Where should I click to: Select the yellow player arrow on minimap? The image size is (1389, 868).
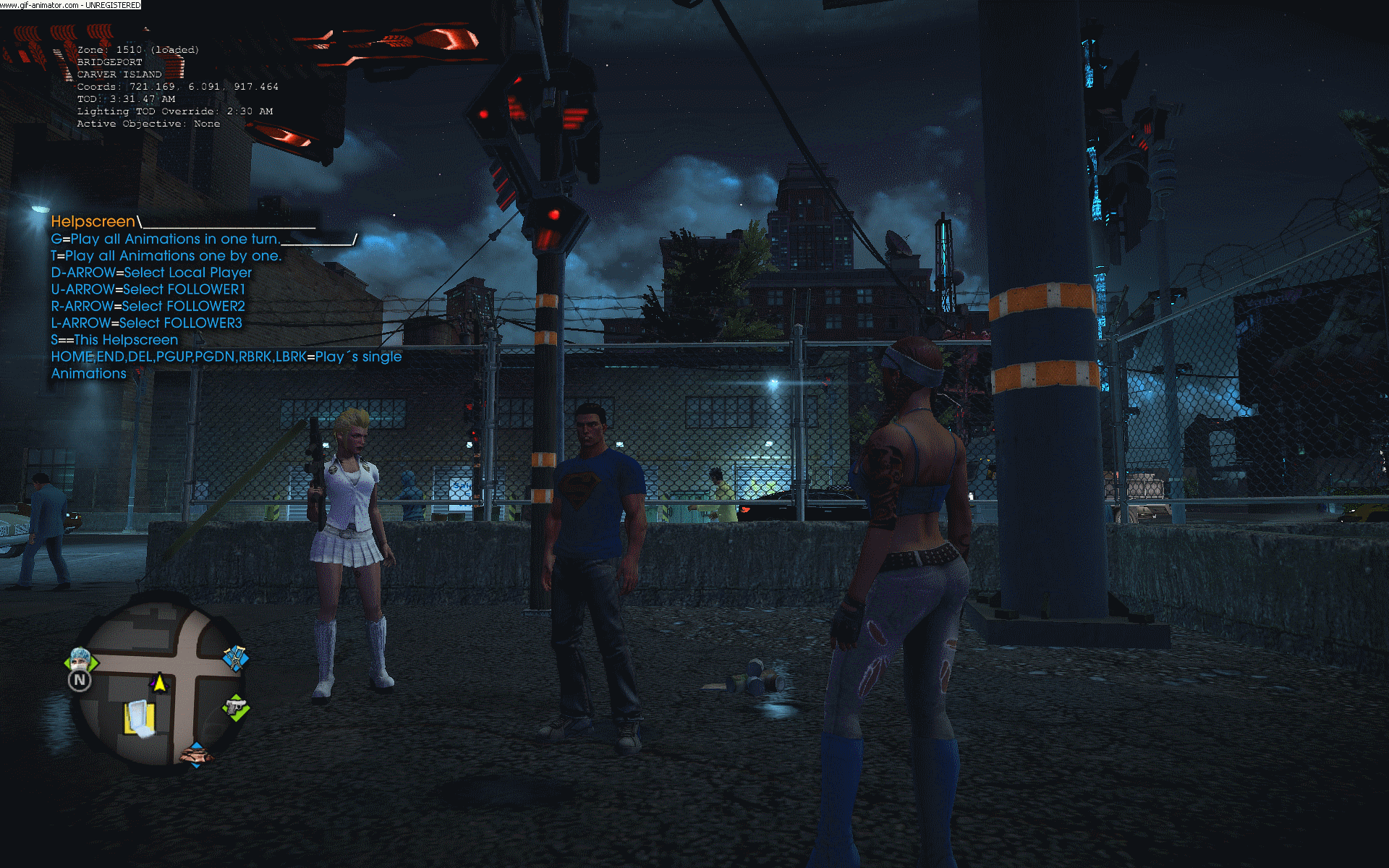pyautogui.click(x=159, y=682)
